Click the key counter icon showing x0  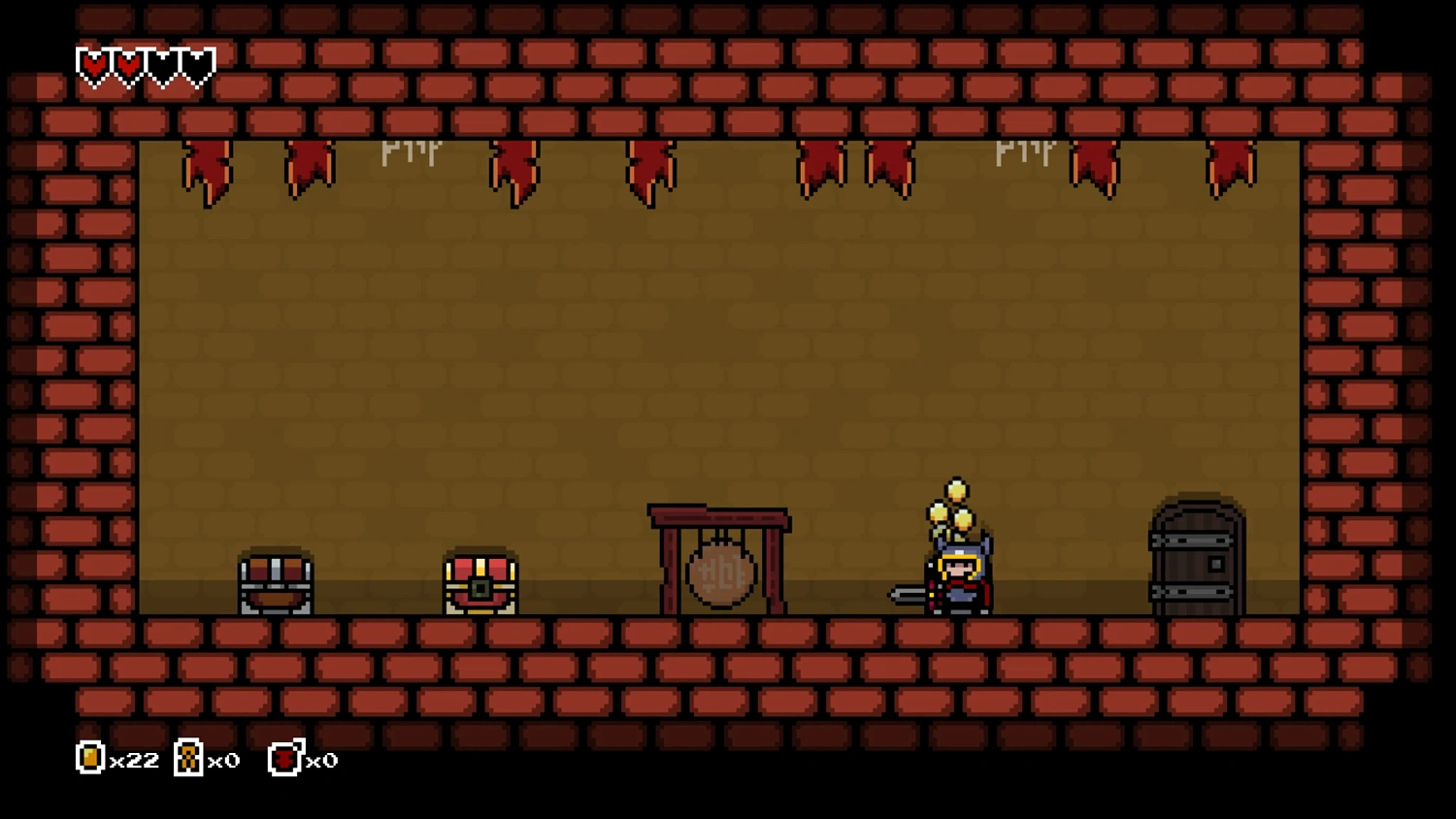(187, 759)
